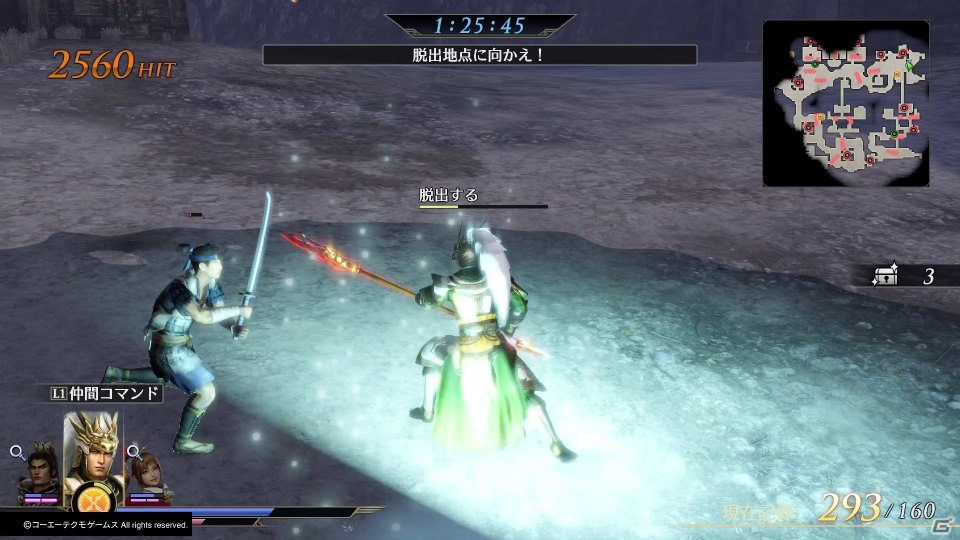Activate the orange crossed-weapons skill icon
The height and width of the screenshot is (540, 960).
tap(91, 499)
